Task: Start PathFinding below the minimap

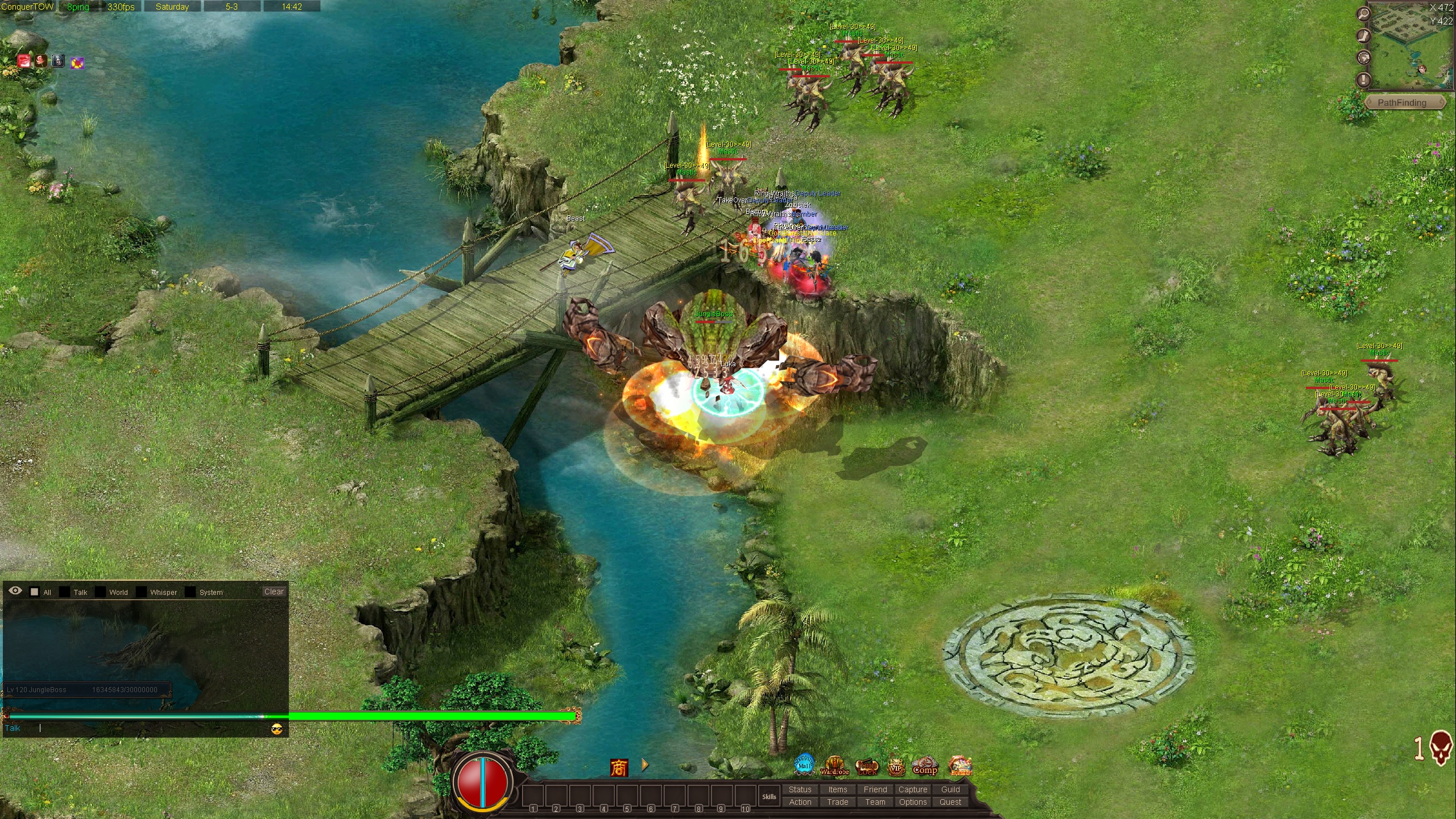Action: pyautogui.click(x=1401, y=103)
